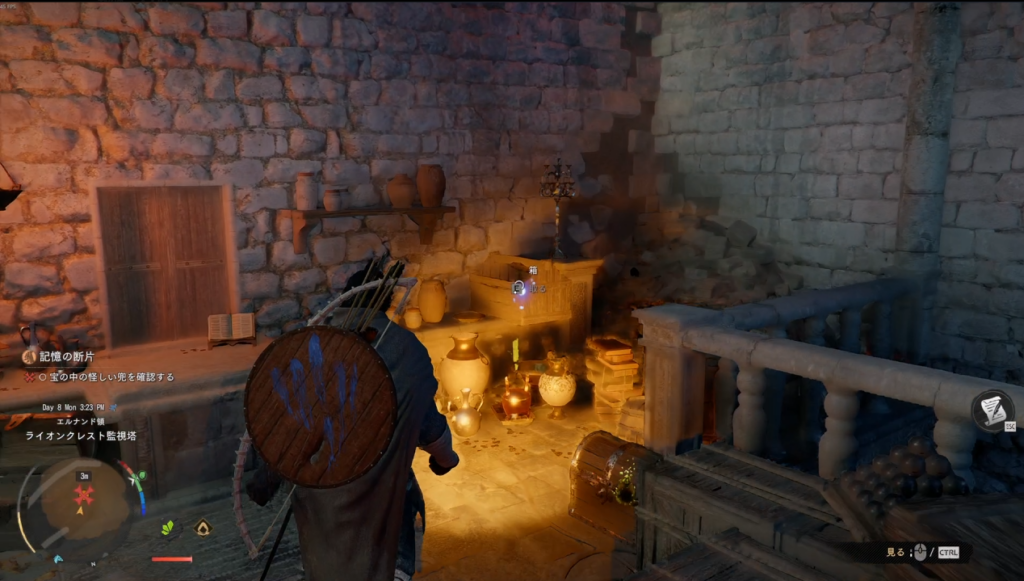This screenshot has height=581, width=1024.
Task: Select the green leaf status icon
Action: pos(168,527)
